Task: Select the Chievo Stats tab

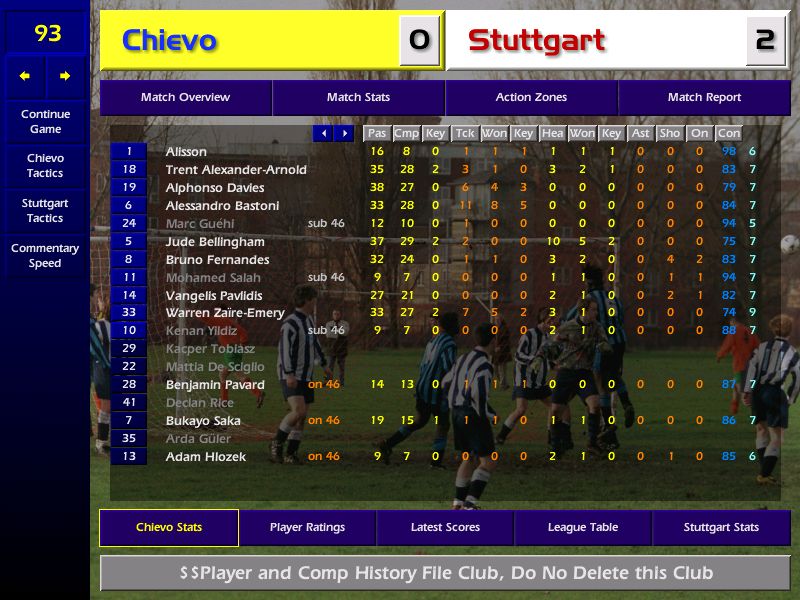Action: [169, 528]
